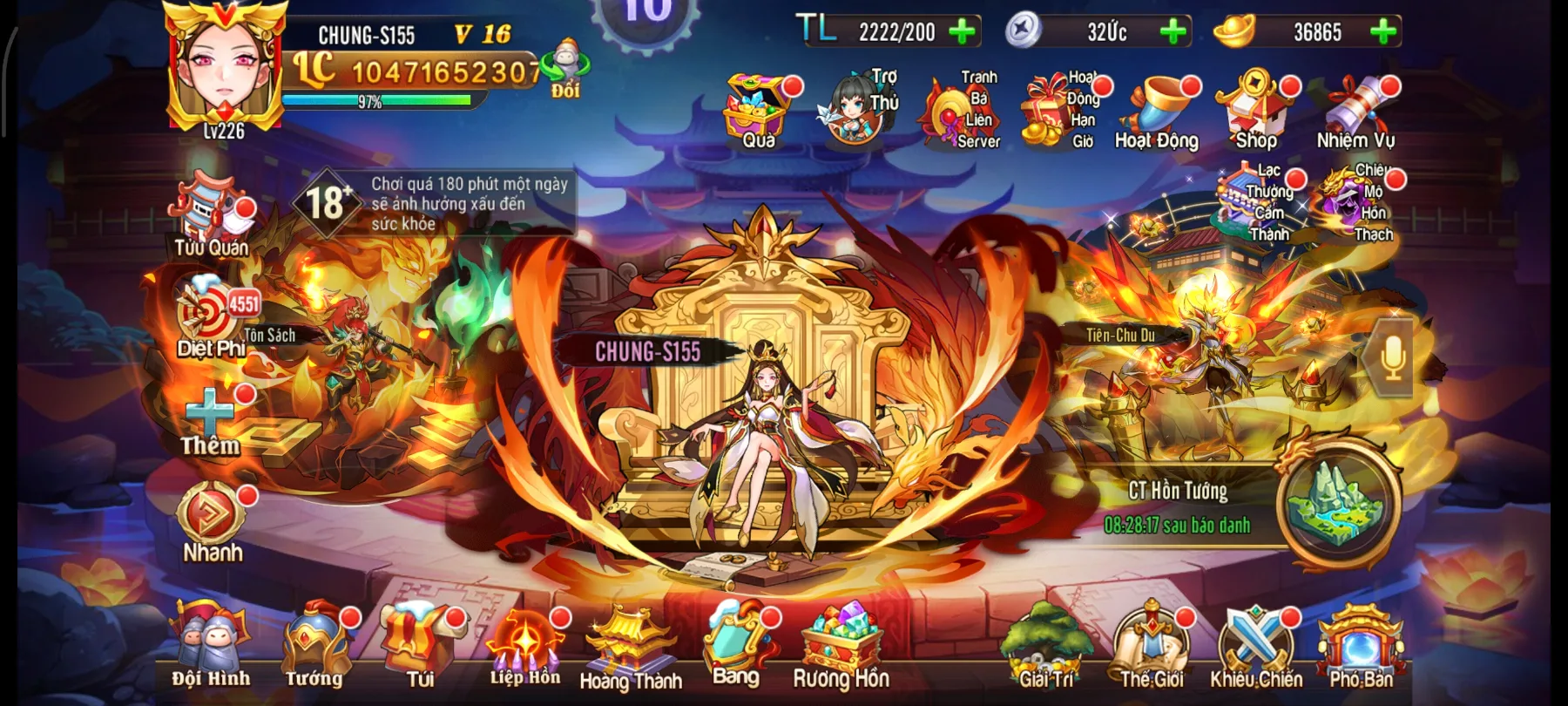The width and height of the screenshot is (1568, 706).
Task: Enter the Tửu Quán tavern building
Action: pyautogui.click(x=207, y=209)
